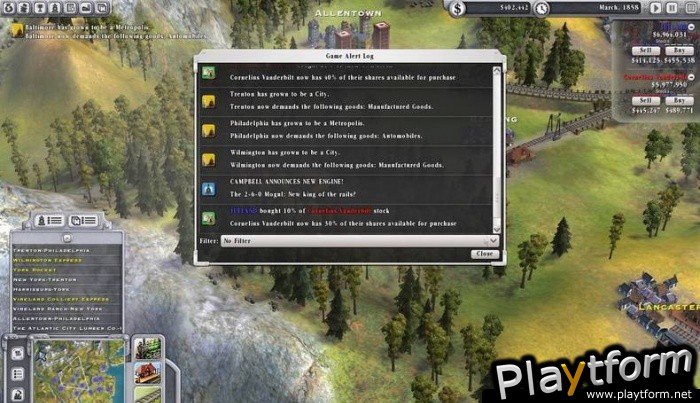Switch to the train list tab
Image resolution: width=700 pixels, height=403 pixels.
tap(52, 220)
